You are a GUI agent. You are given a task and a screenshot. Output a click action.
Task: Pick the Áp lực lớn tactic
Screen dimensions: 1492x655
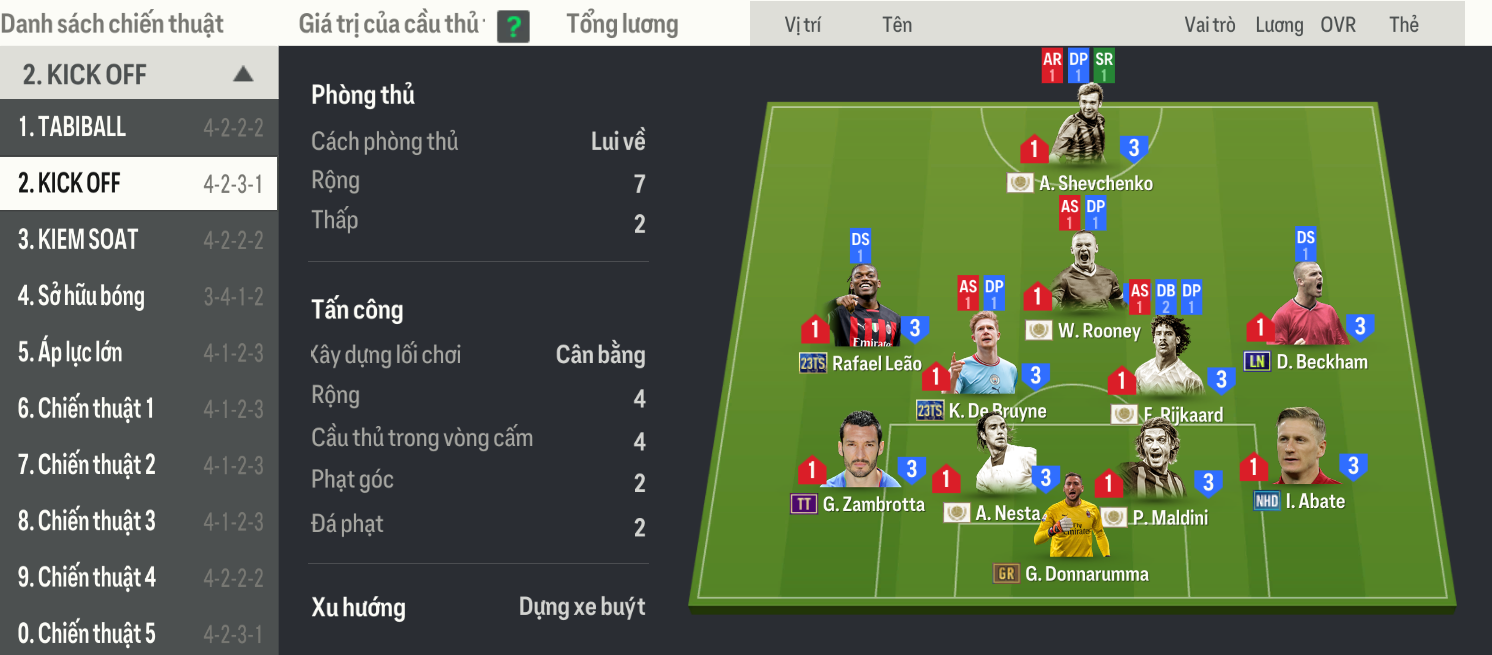[138, 353]
